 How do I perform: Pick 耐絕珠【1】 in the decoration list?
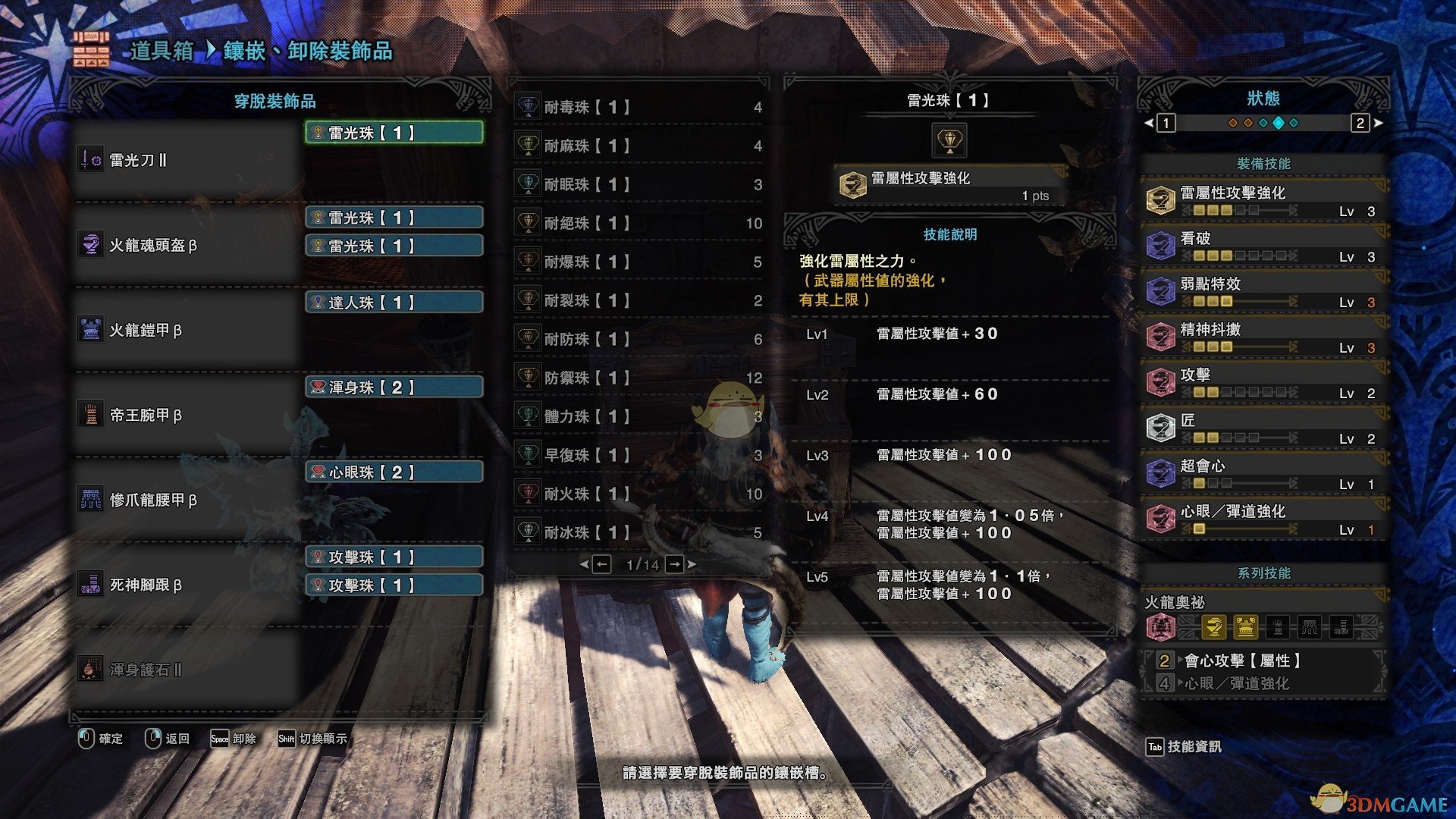[637, 223]
